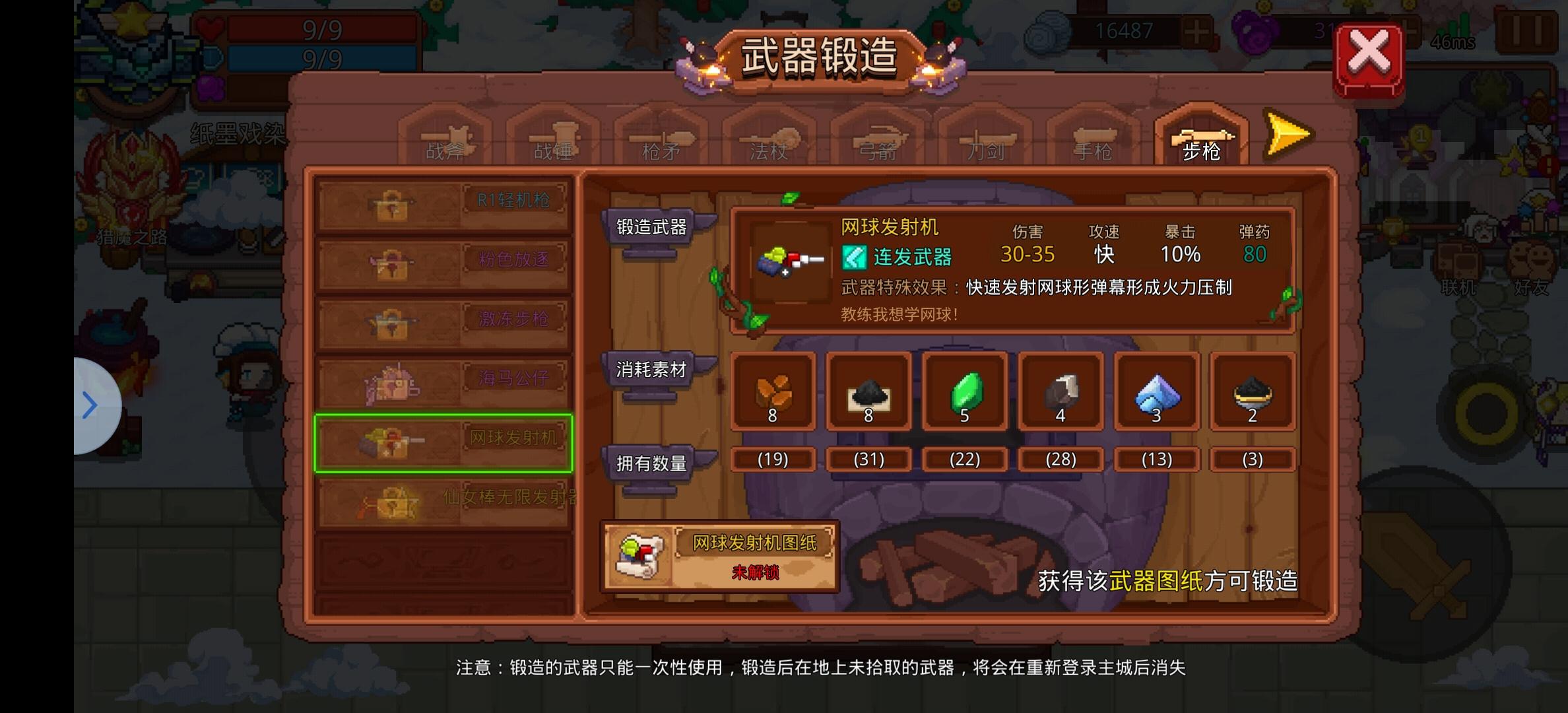Open the 网球发射机图纸 blueprint icon
1568x713 pixels.
point(639,555)
